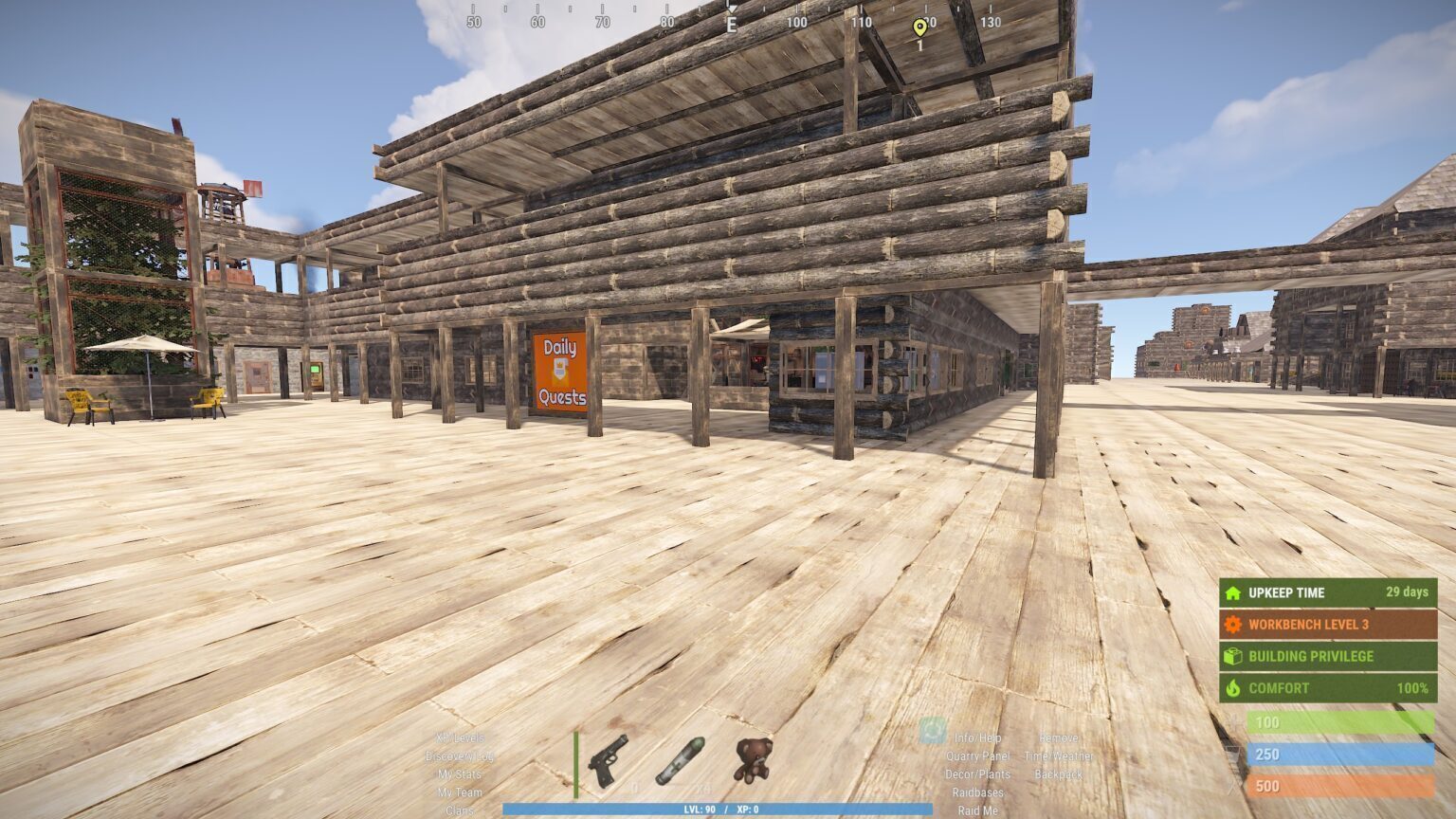Choose the Raid Me option
1456x819 pixels.
pos(977,810)
